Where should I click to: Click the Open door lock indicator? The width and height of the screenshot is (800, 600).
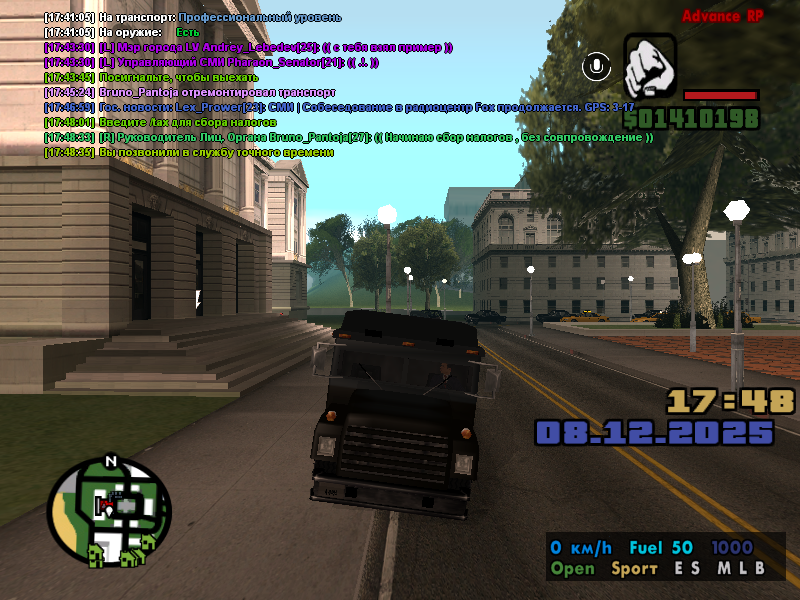[x=572, y=569]
